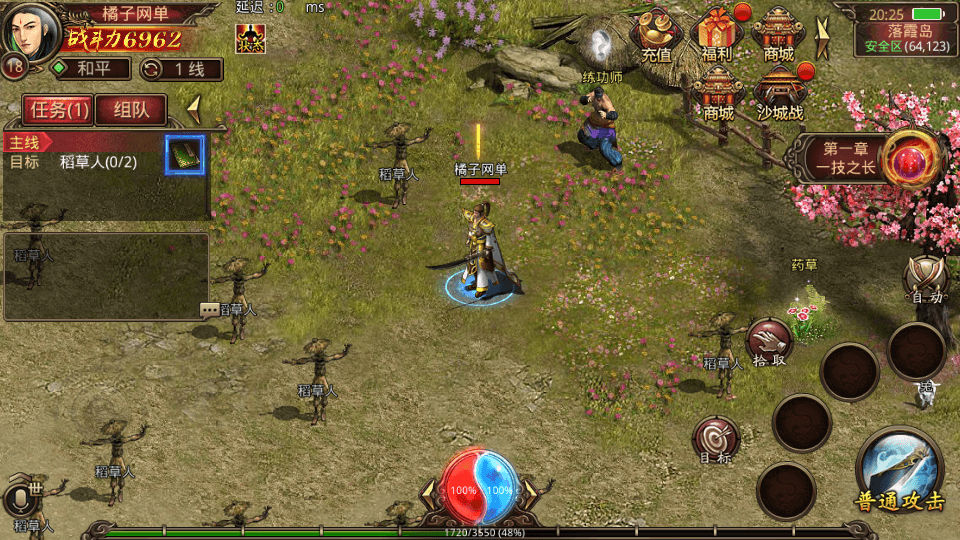960x540 pixels.
Task: Open the chat speech bubble icon
Action: [209, 310]
